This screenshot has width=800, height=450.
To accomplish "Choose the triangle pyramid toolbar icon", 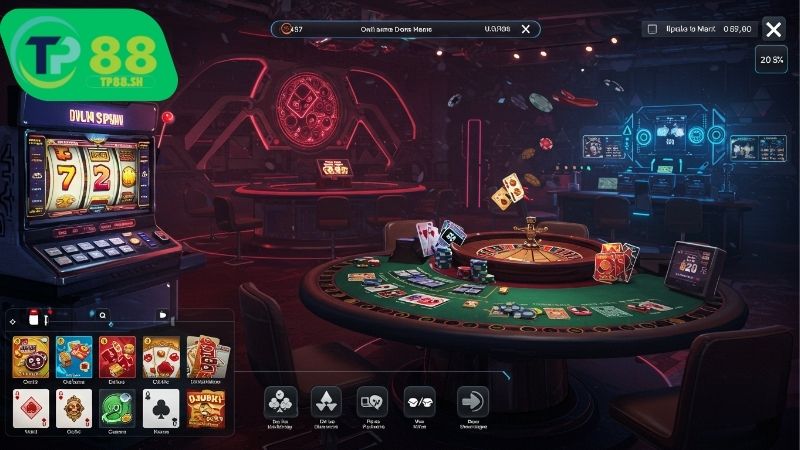I will pyautogui.click(x=327, y=402).
